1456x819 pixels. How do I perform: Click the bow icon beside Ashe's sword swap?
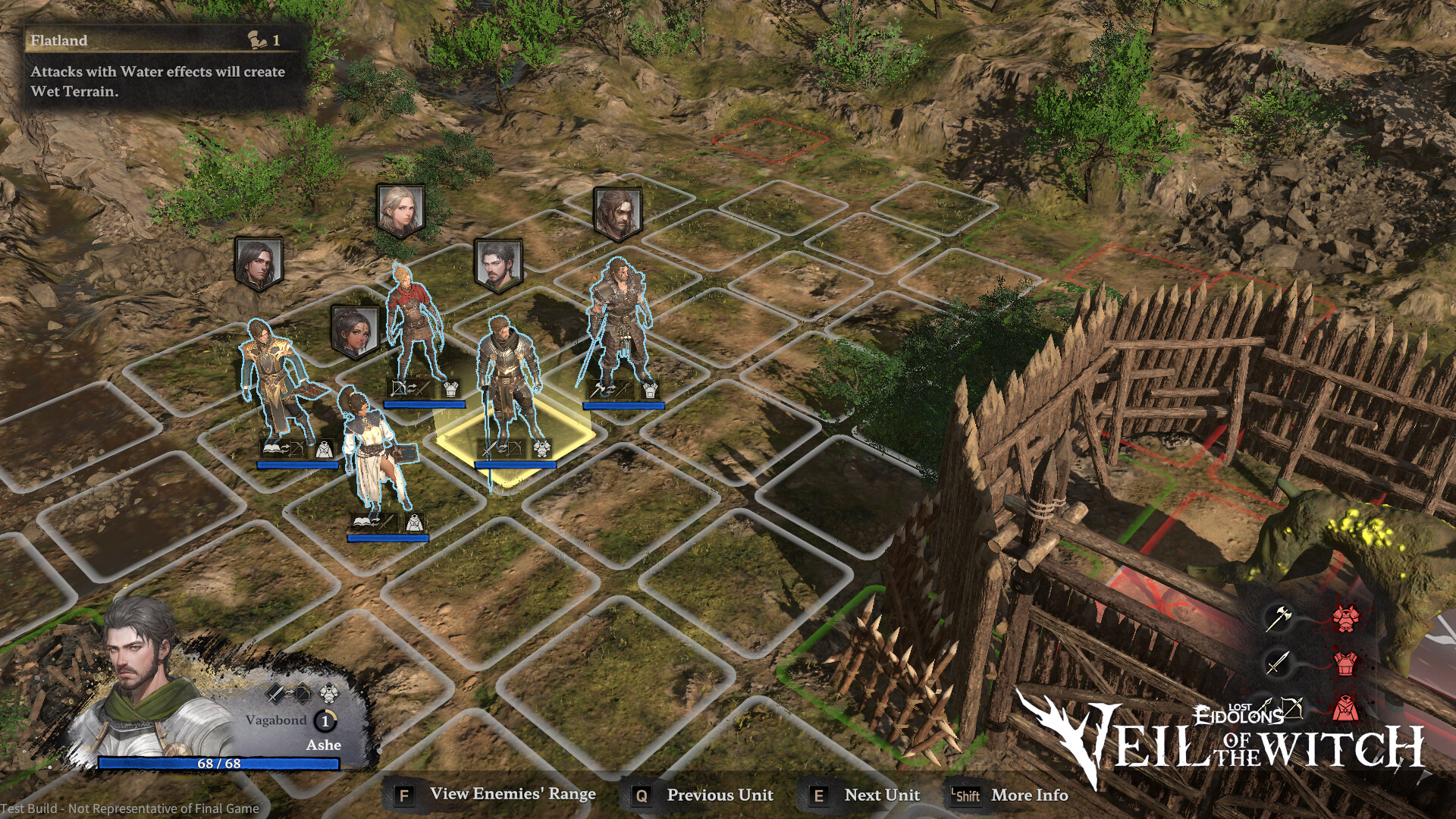coord(302,692)
